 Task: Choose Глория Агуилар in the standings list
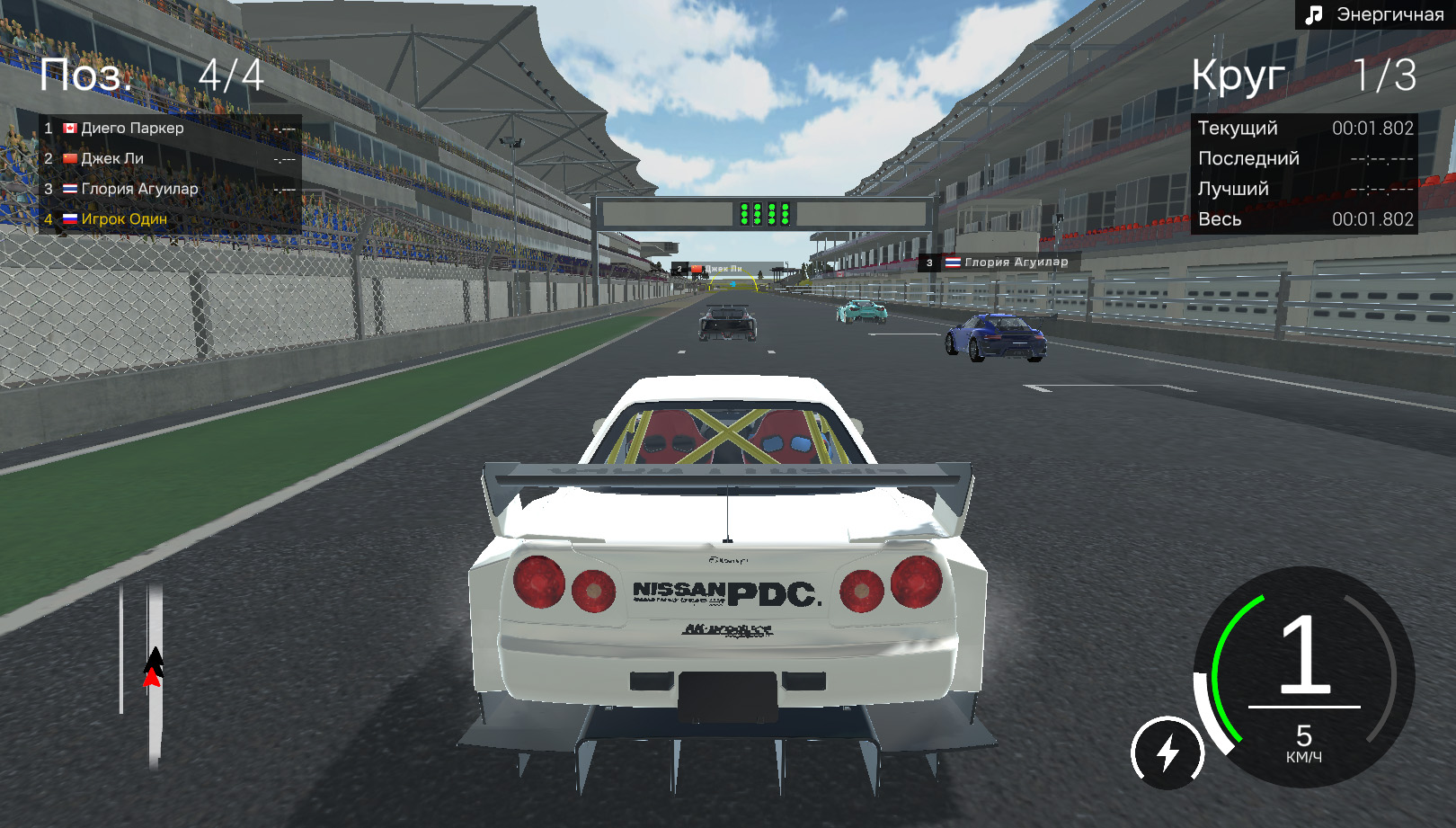(x=170, y=189)
